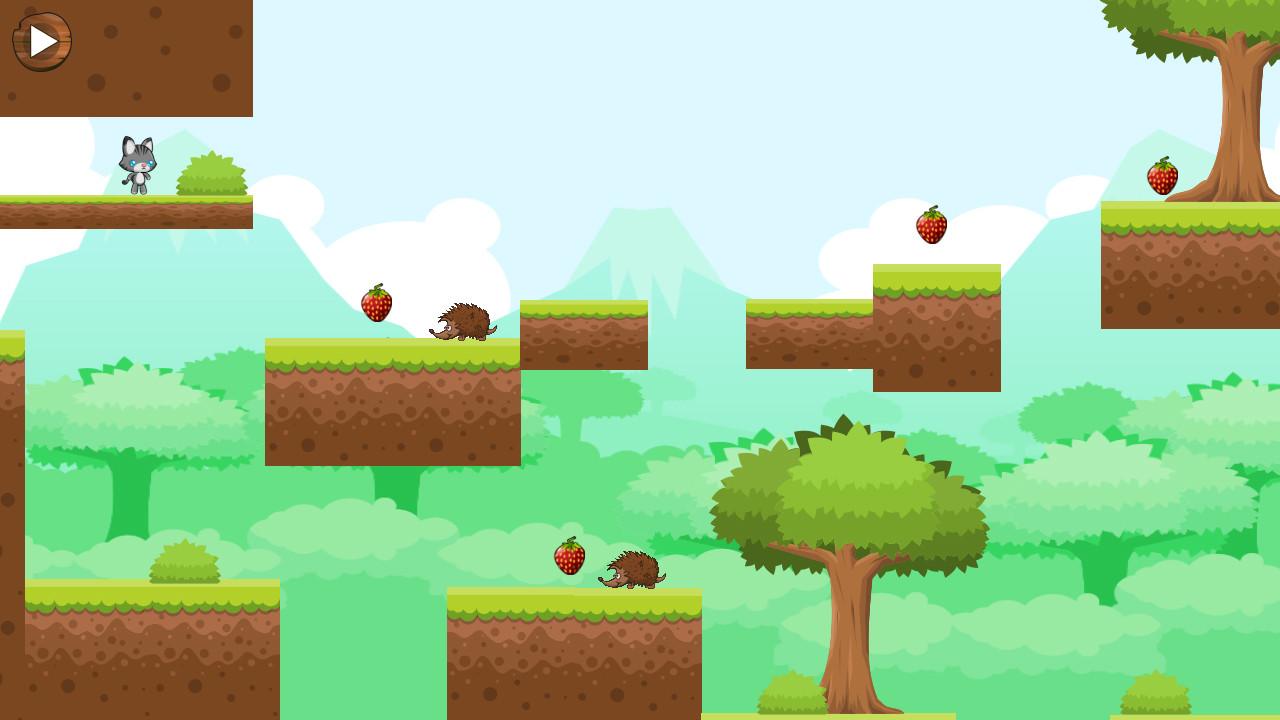
Task: Select the platform holding the lower hedgehog
Action: point(575,650)
